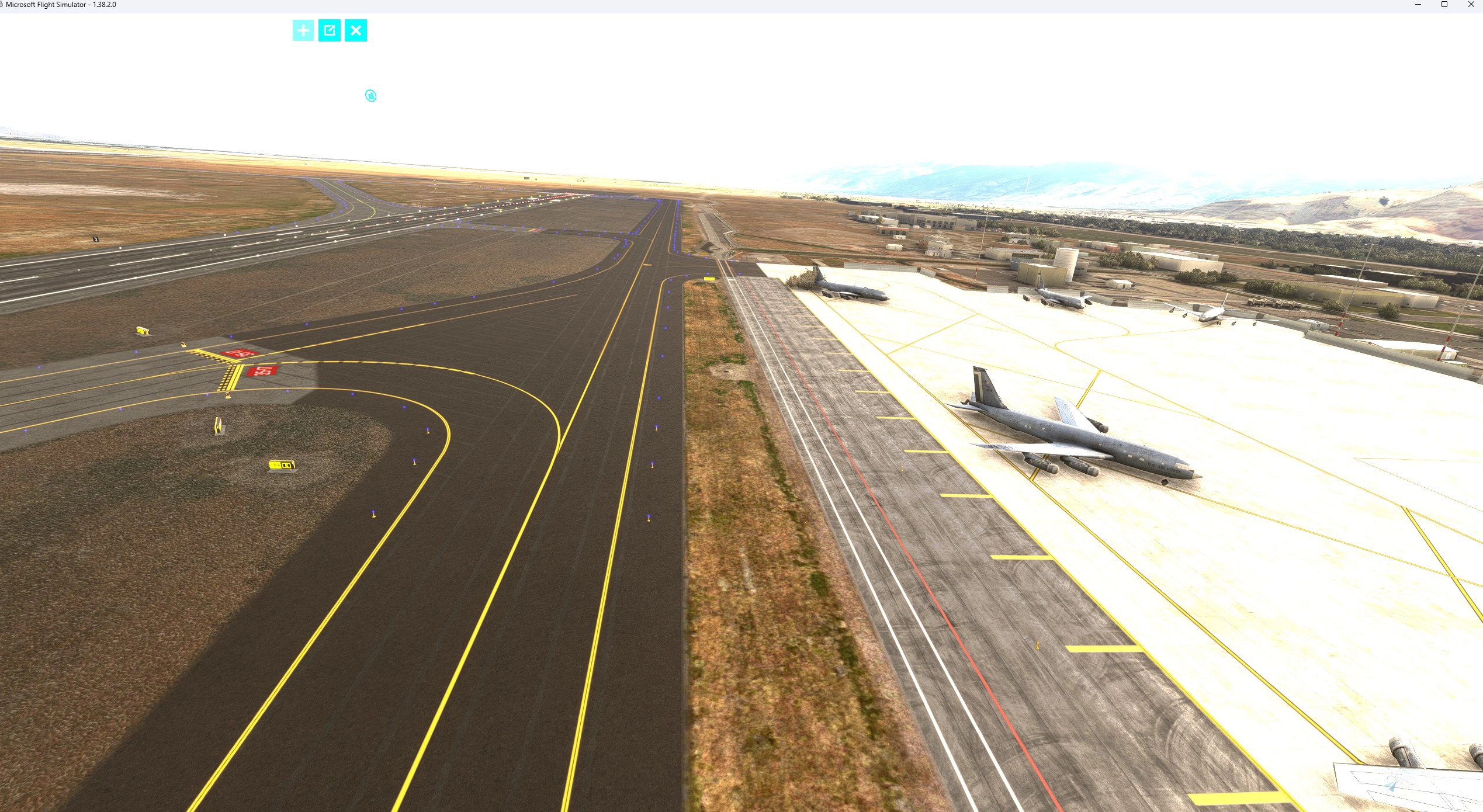Toggle the overlay marker near the plus button
The image size is (1483, 812).
pyautogui.click(x=370, y=95)
